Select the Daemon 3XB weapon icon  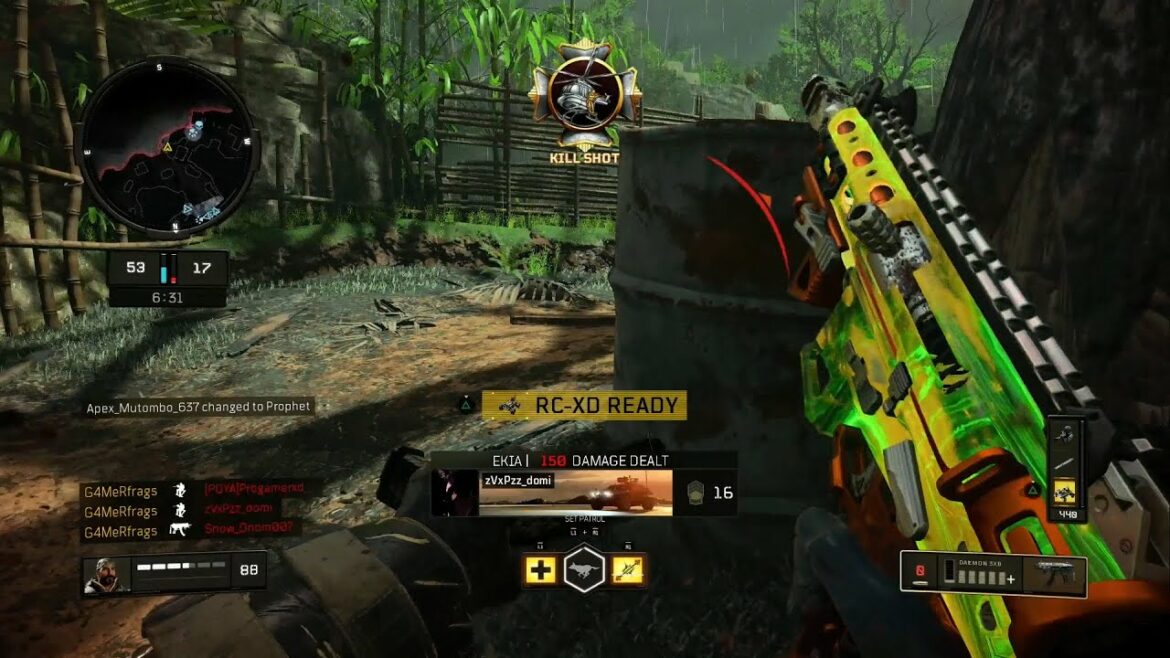pyautogui.click(x=1059, y=575)
